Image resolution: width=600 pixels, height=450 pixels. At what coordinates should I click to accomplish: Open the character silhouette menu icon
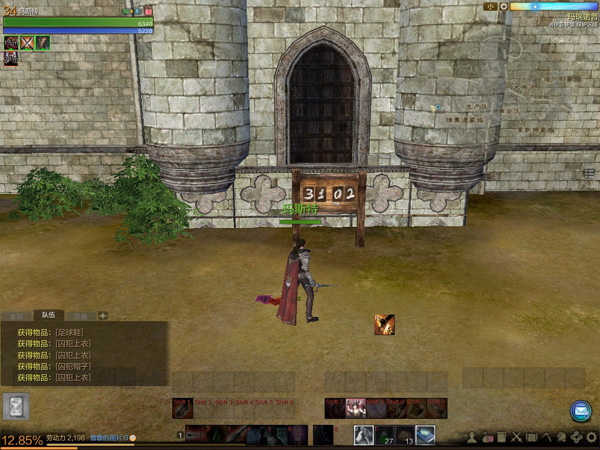pyautogui.click(x=471, y=438)
